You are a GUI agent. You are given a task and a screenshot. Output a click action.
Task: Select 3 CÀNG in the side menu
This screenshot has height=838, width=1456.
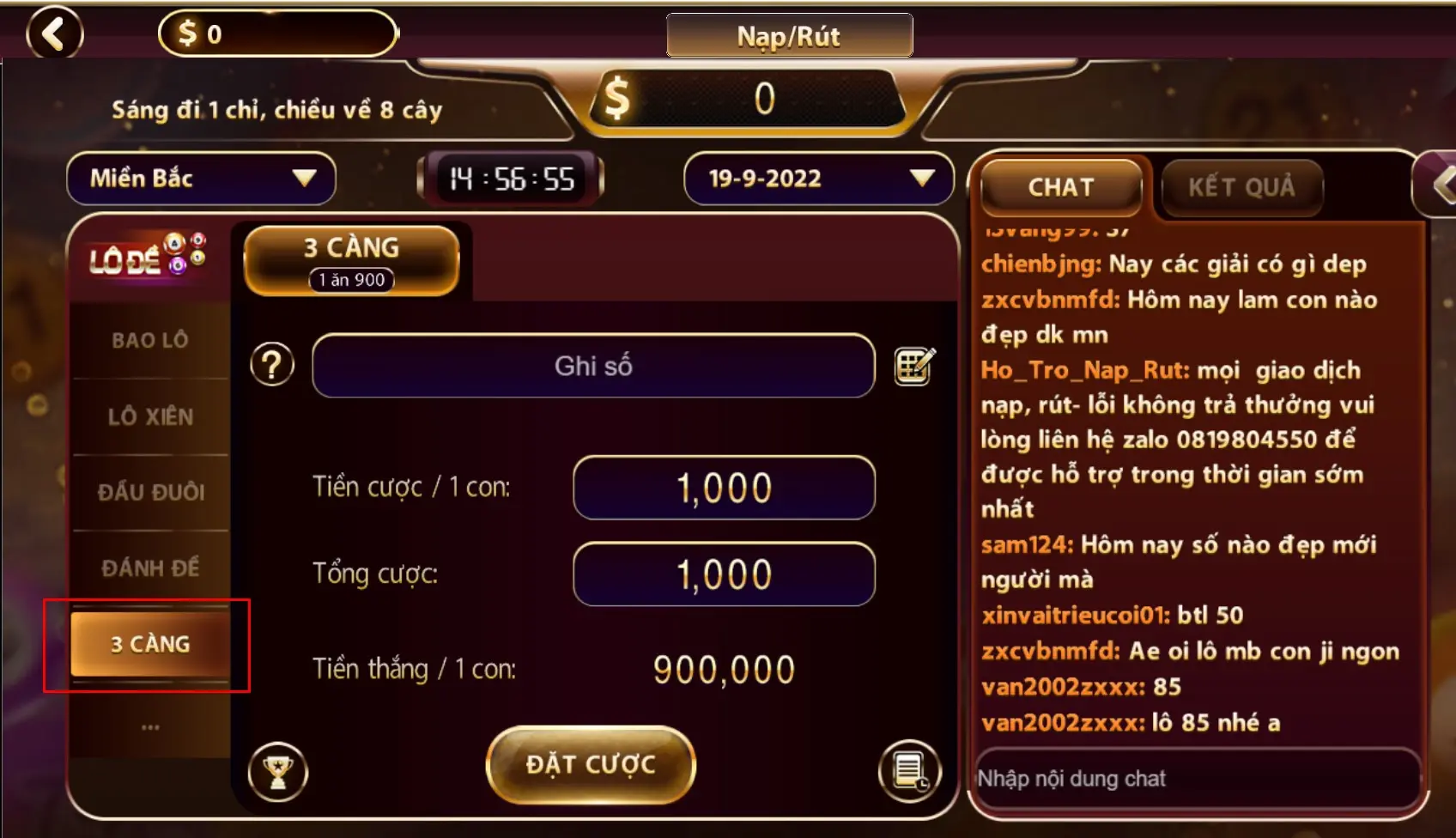point(150,644)
